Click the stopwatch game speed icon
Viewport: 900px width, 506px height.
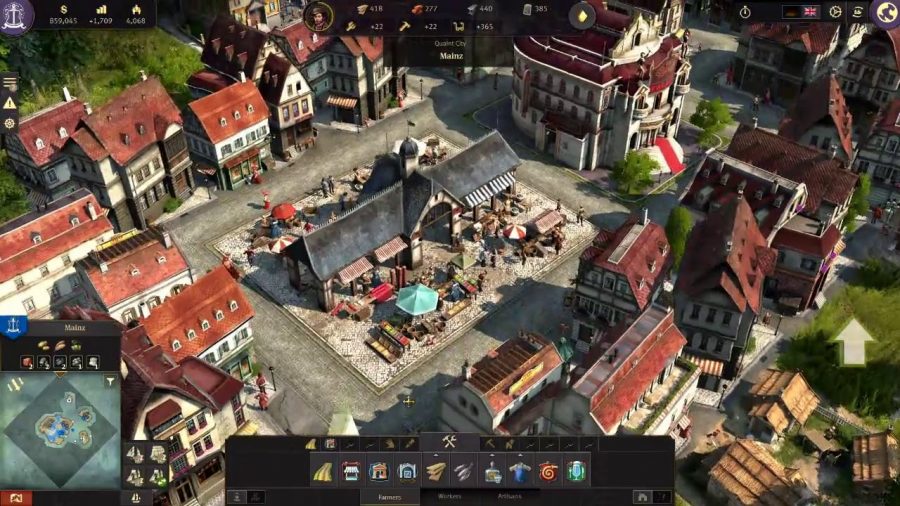pos(745,11)
